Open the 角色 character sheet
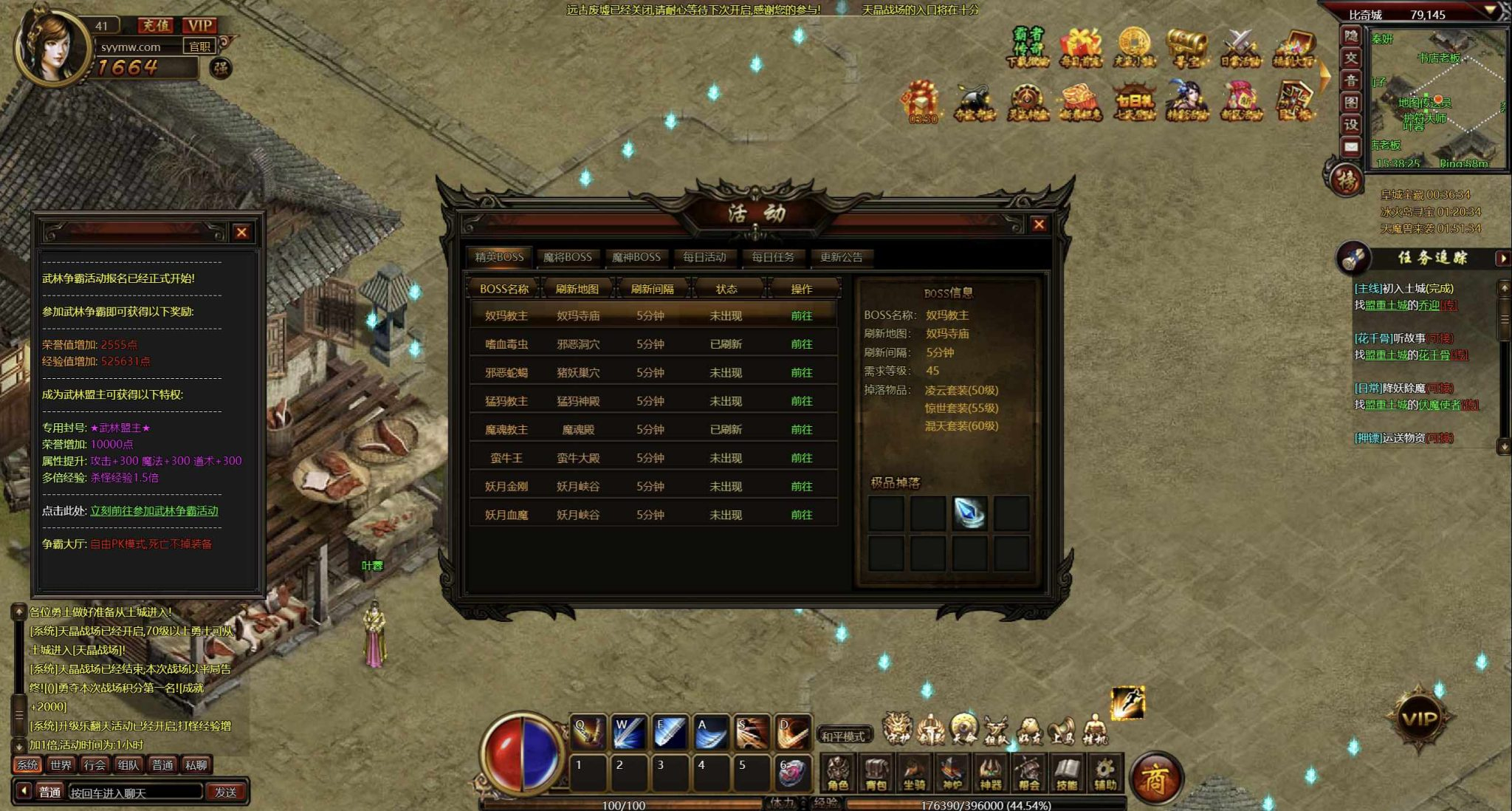 [838, 774]
